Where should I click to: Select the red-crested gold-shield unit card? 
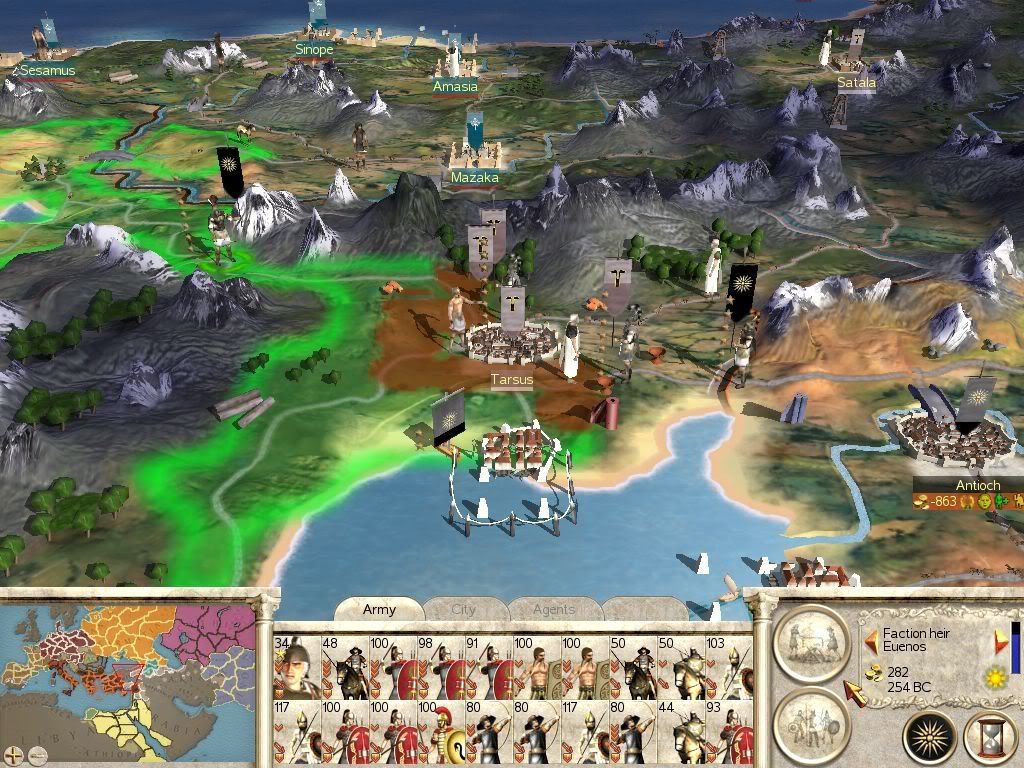tap(440, 732)
